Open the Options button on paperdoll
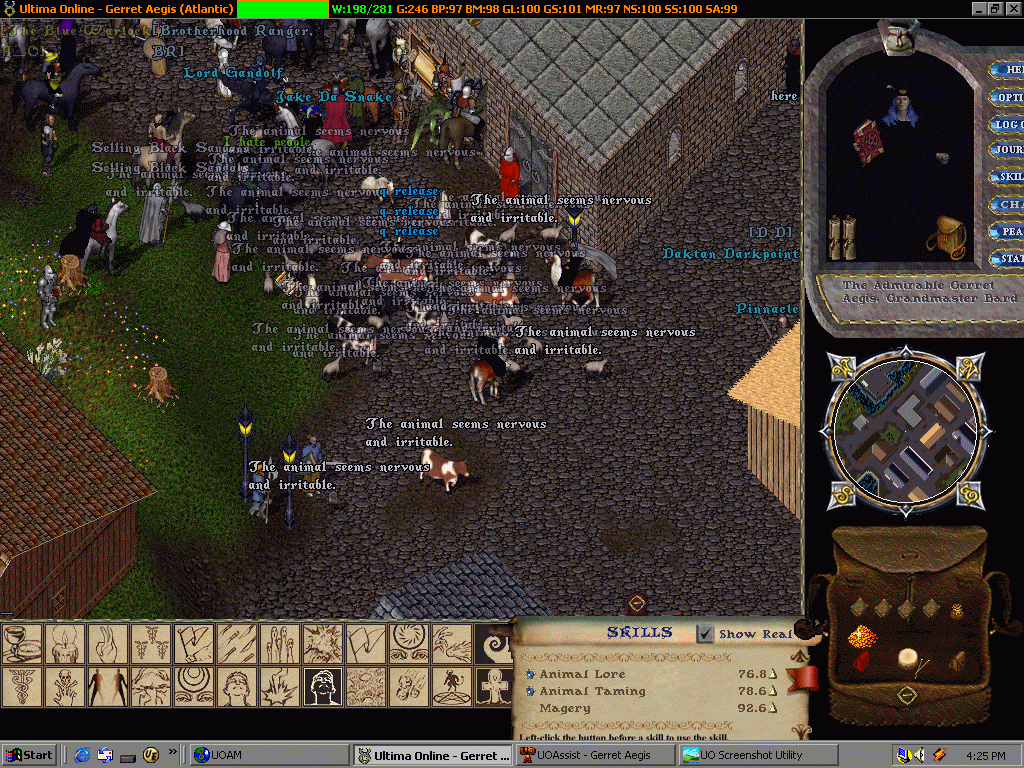The height and width of the screenshot is (768, 1024). 1008,97
